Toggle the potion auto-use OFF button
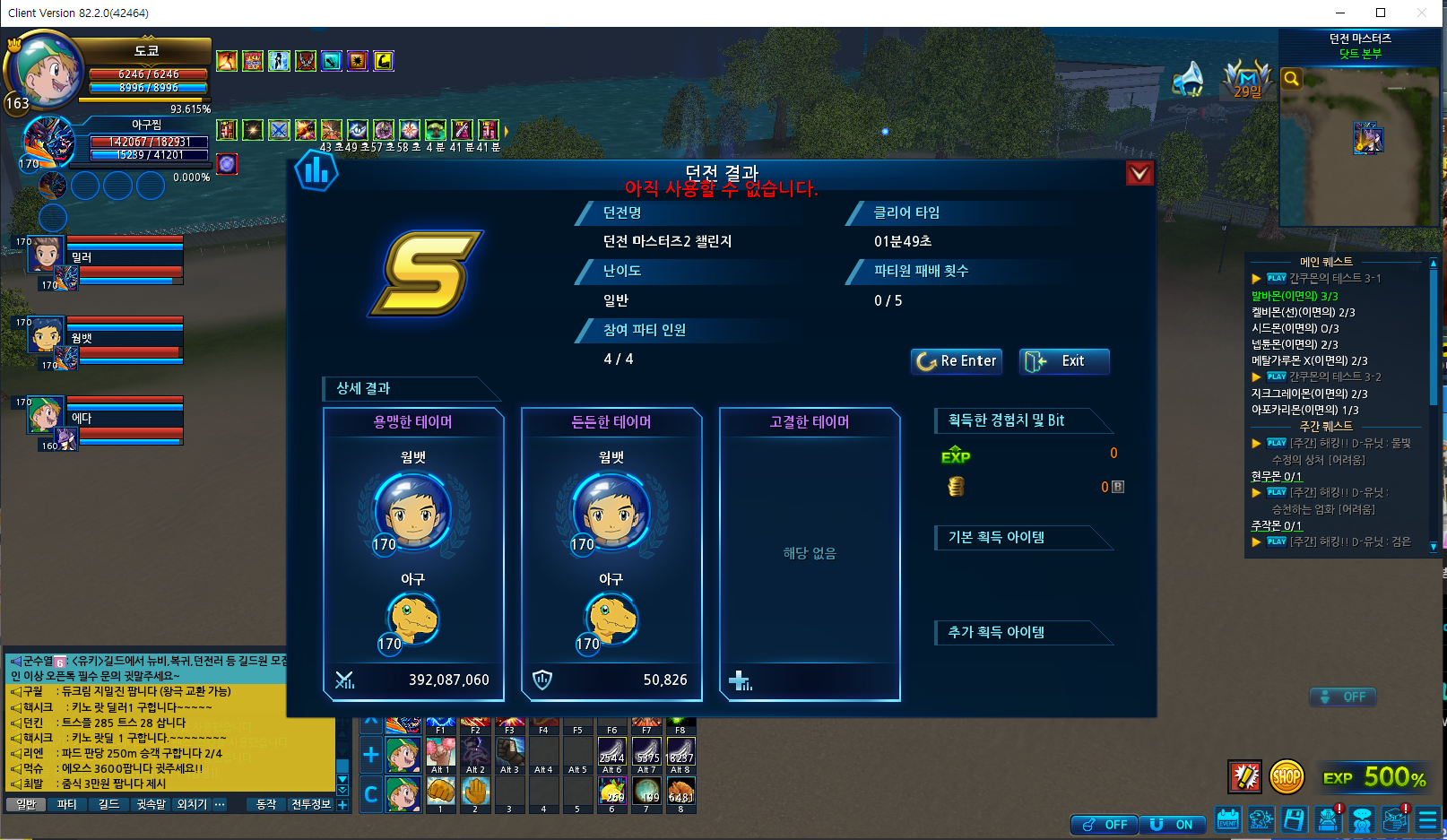 [1105, 825]
